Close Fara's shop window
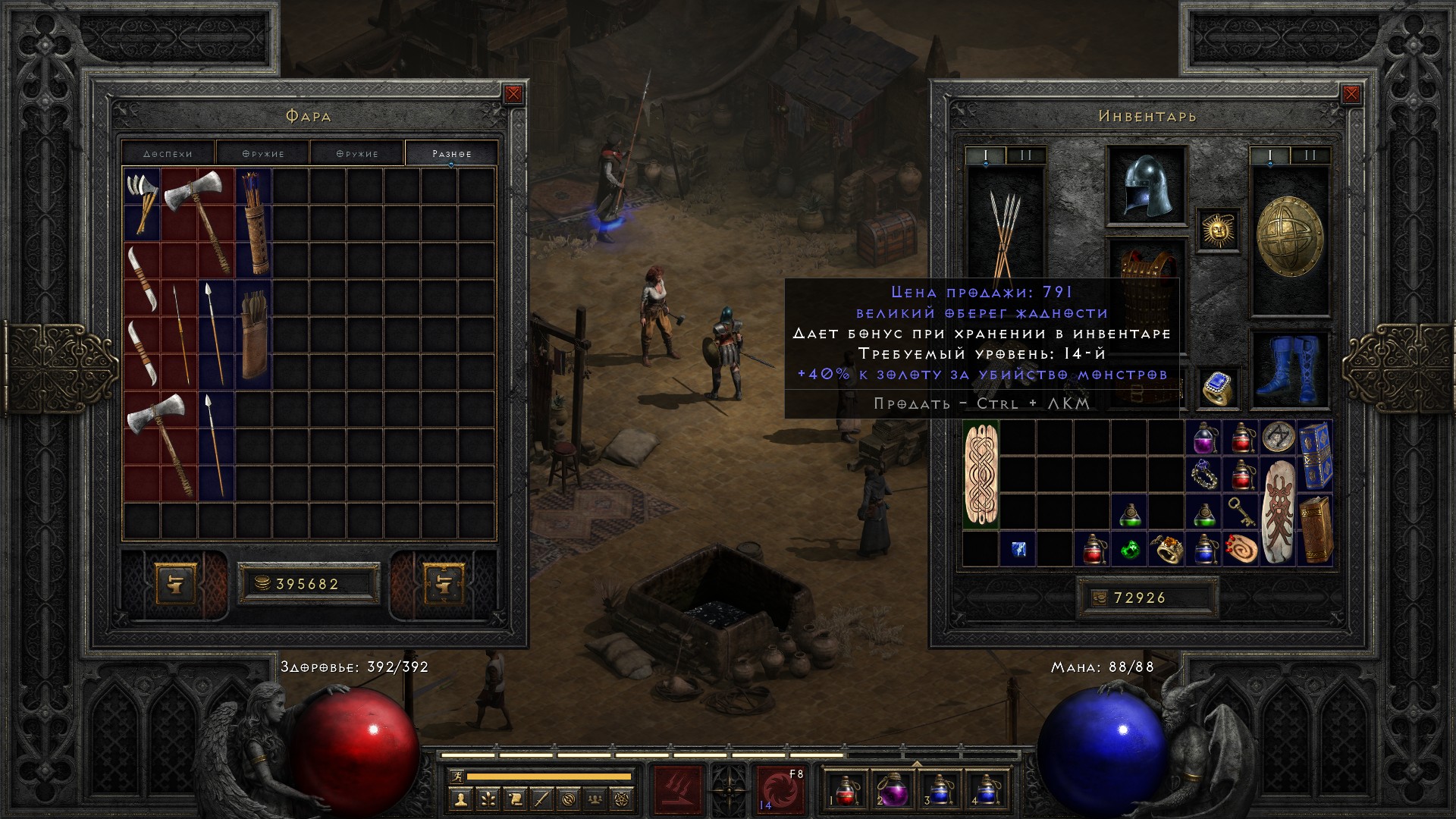Image resolution: width=1456 pixels, height=819 pixels. click(513, 94)
